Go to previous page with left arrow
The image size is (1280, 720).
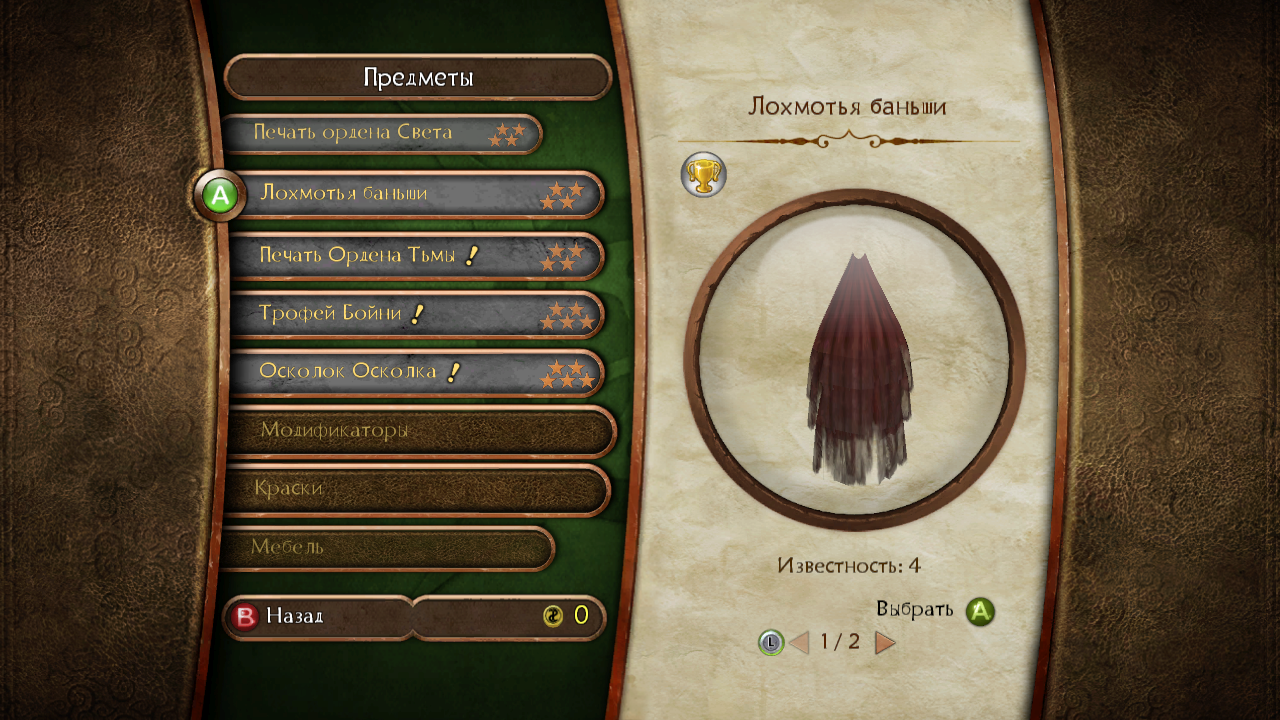(x=799, y=642)
